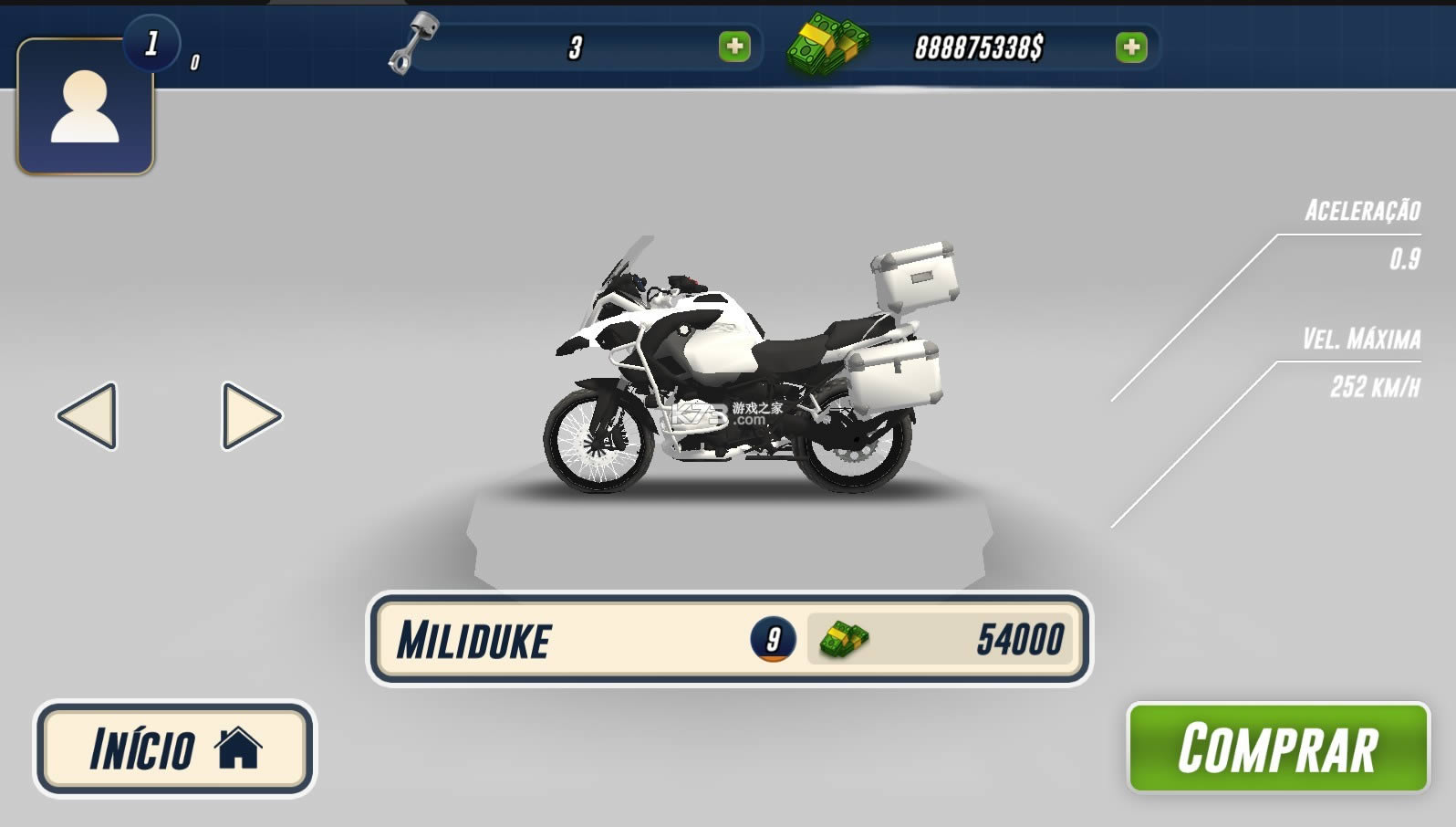The width and height of the screenshot is (1456, 827).
Task: Show the previous motorcycle with left arrow
Action: 88,416
